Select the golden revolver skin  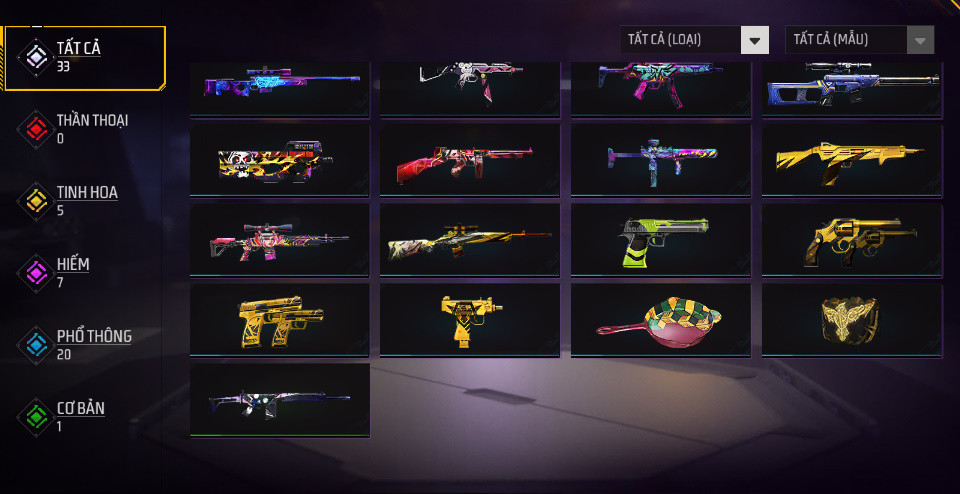(851, 239)
